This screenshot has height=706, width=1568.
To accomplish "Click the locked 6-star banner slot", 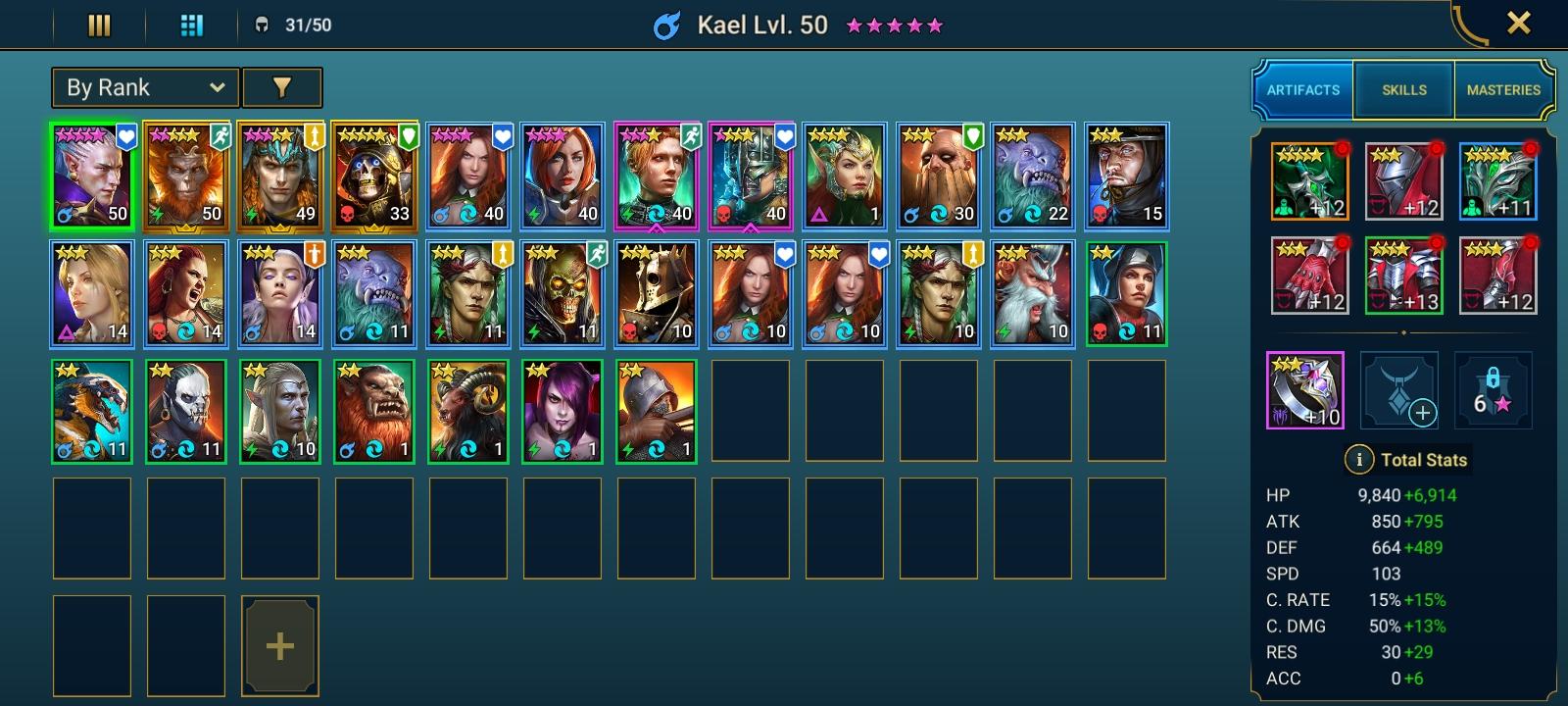I will [1496, 391].
